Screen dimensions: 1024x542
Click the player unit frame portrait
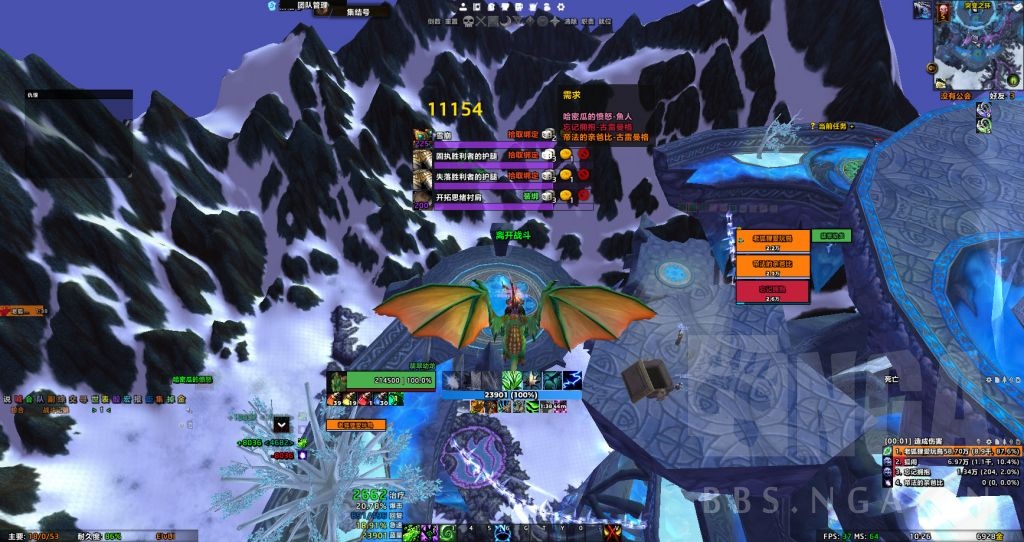[336, 381]
